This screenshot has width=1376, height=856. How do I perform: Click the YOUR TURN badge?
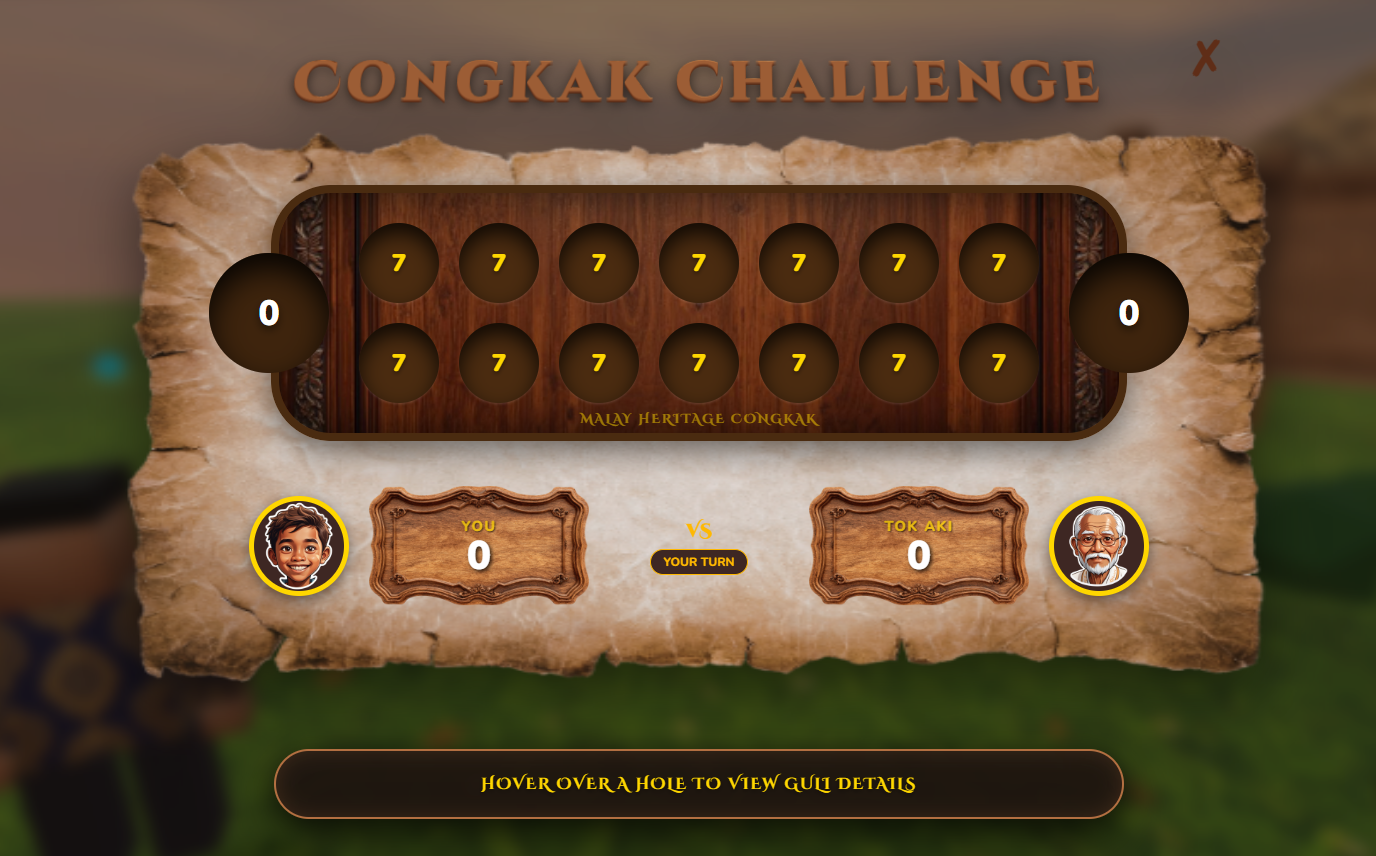tap(699, 562)
